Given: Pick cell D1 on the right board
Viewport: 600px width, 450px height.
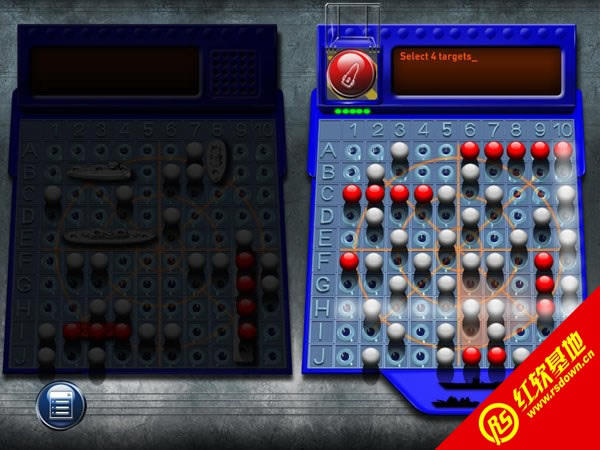Looking at the screenshot, I should [x=351, y=217].
